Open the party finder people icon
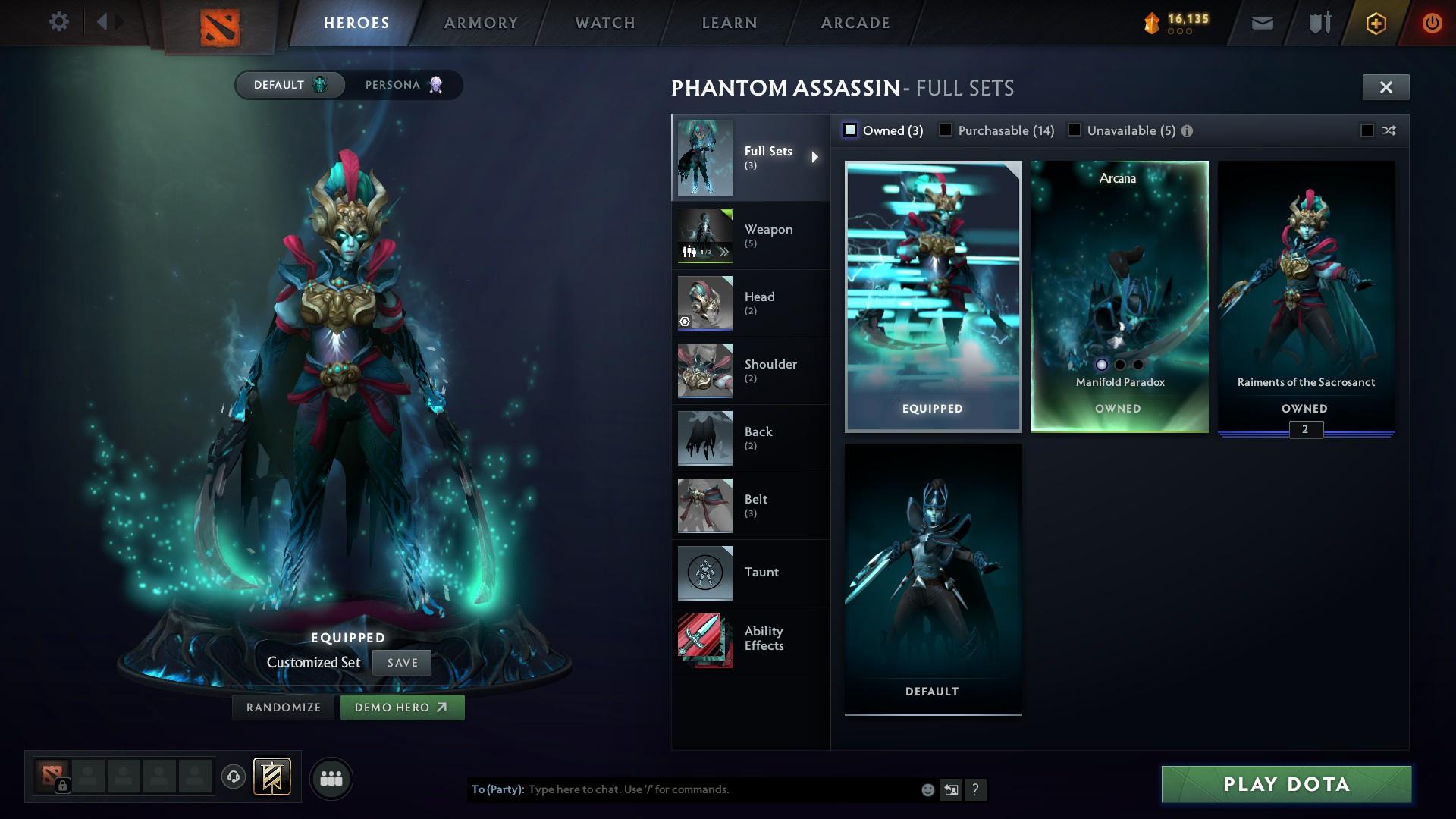Image resolution: width=1456 pixels, height=819 pixels. (x=331, y=777)
